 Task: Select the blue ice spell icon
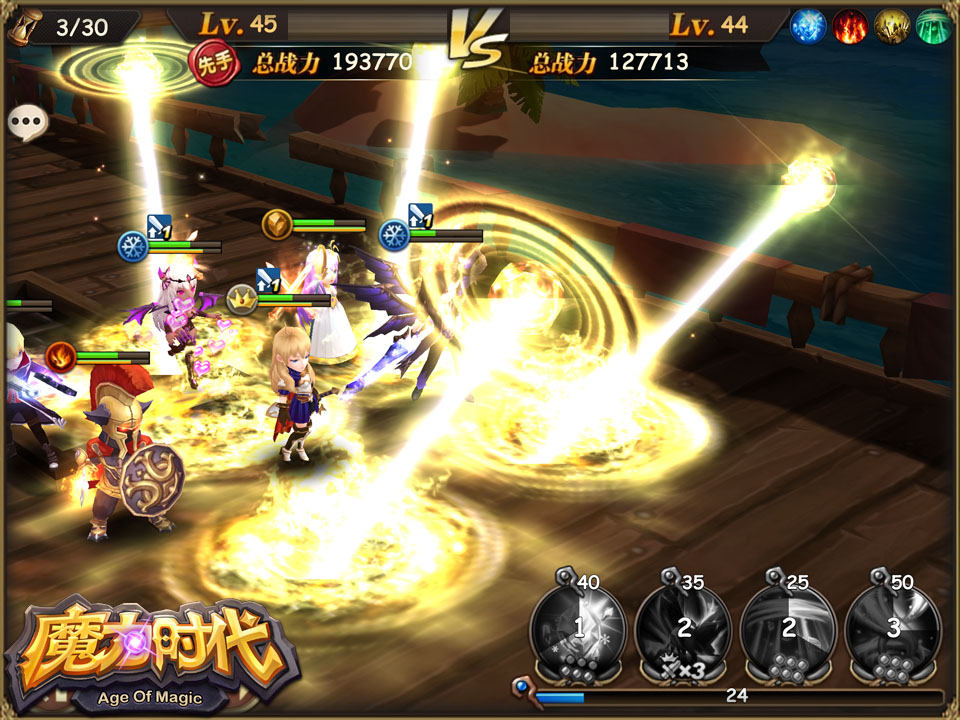(x=808, y=26)
